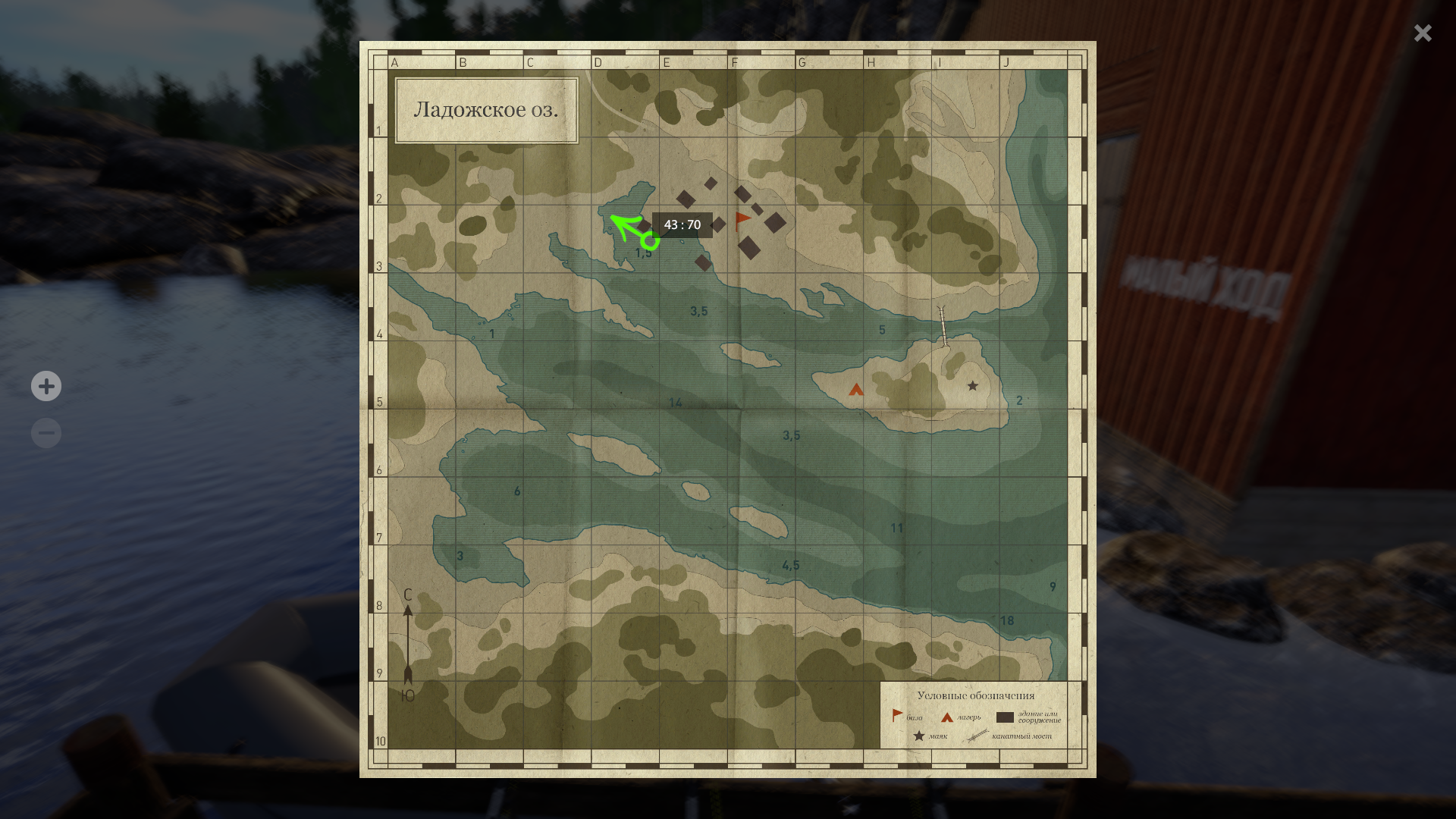Click the red base flag marker

point(742,221)
